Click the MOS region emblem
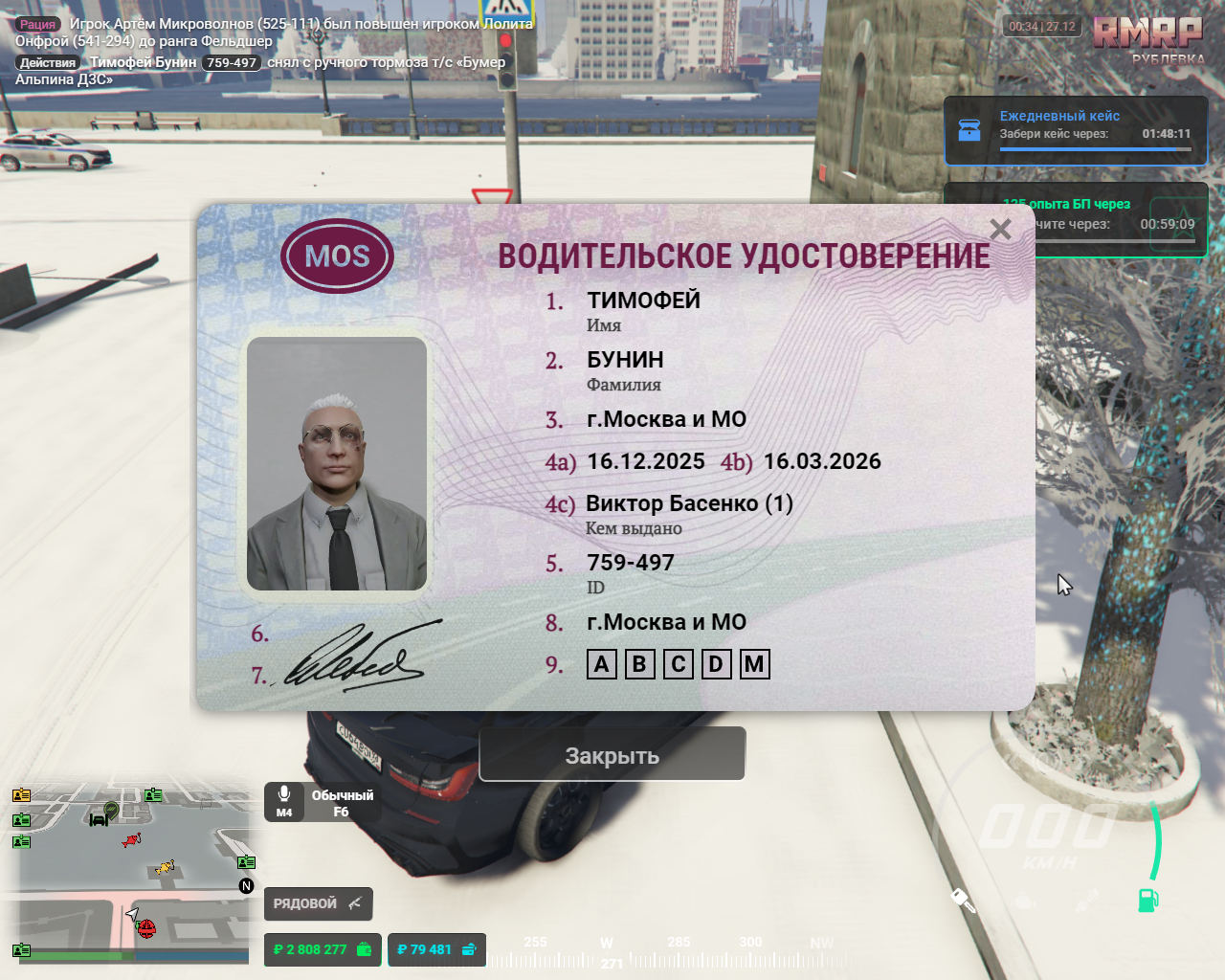The width and height of the screenshot is (1225, 980). pos(337,256)
